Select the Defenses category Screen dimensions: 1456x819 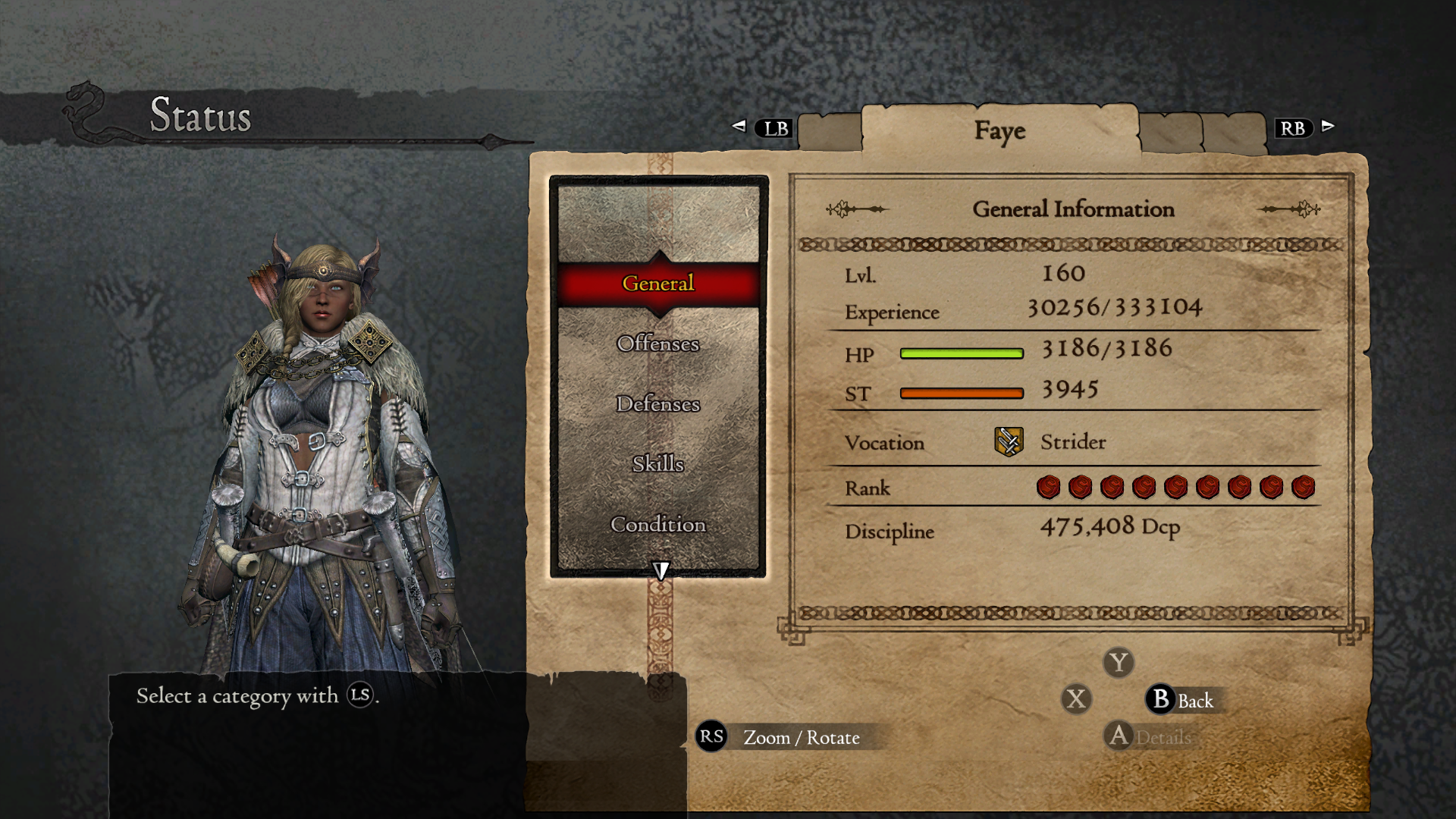(657, 404)
